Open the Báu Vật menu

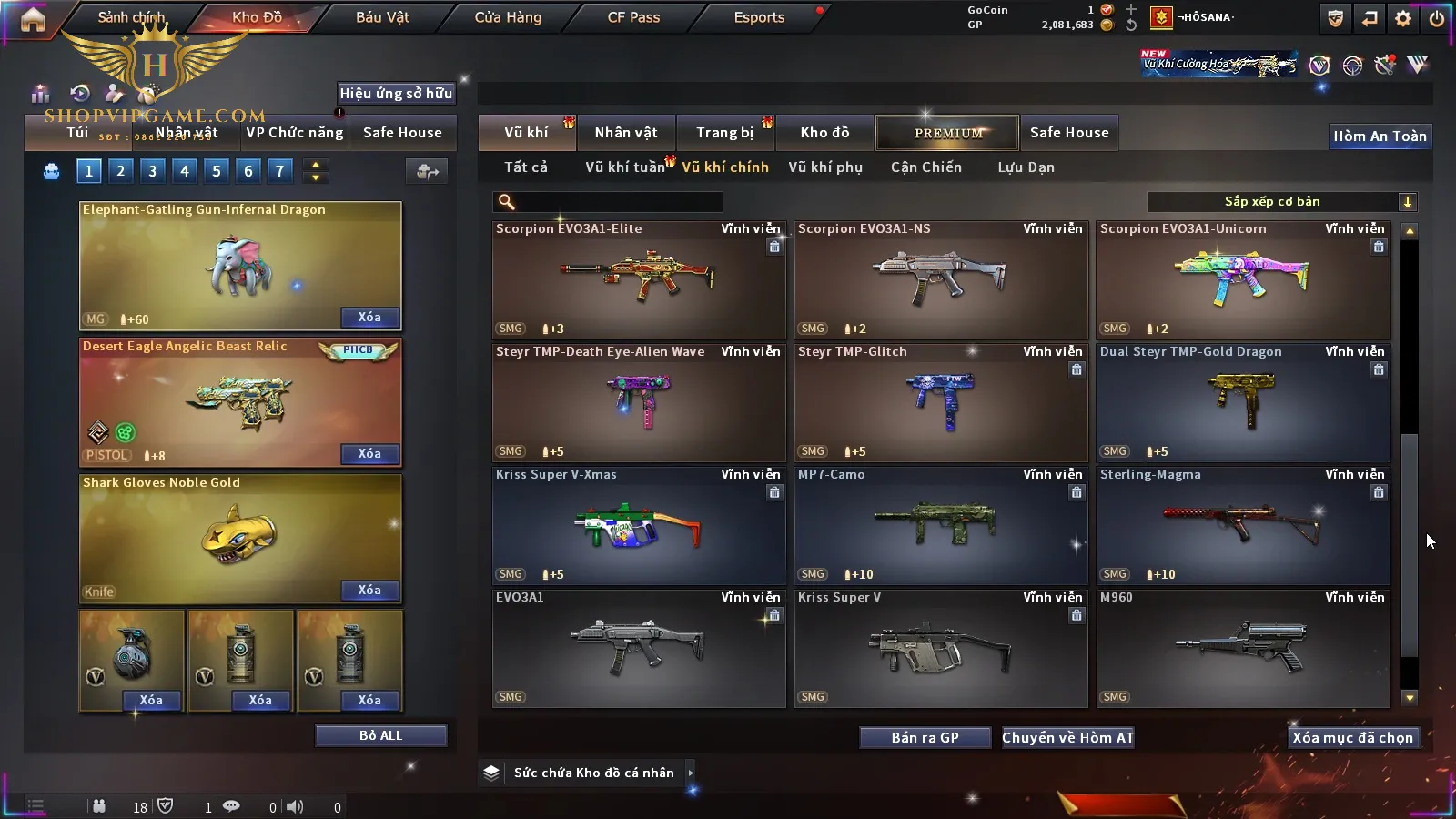[382, 17]
